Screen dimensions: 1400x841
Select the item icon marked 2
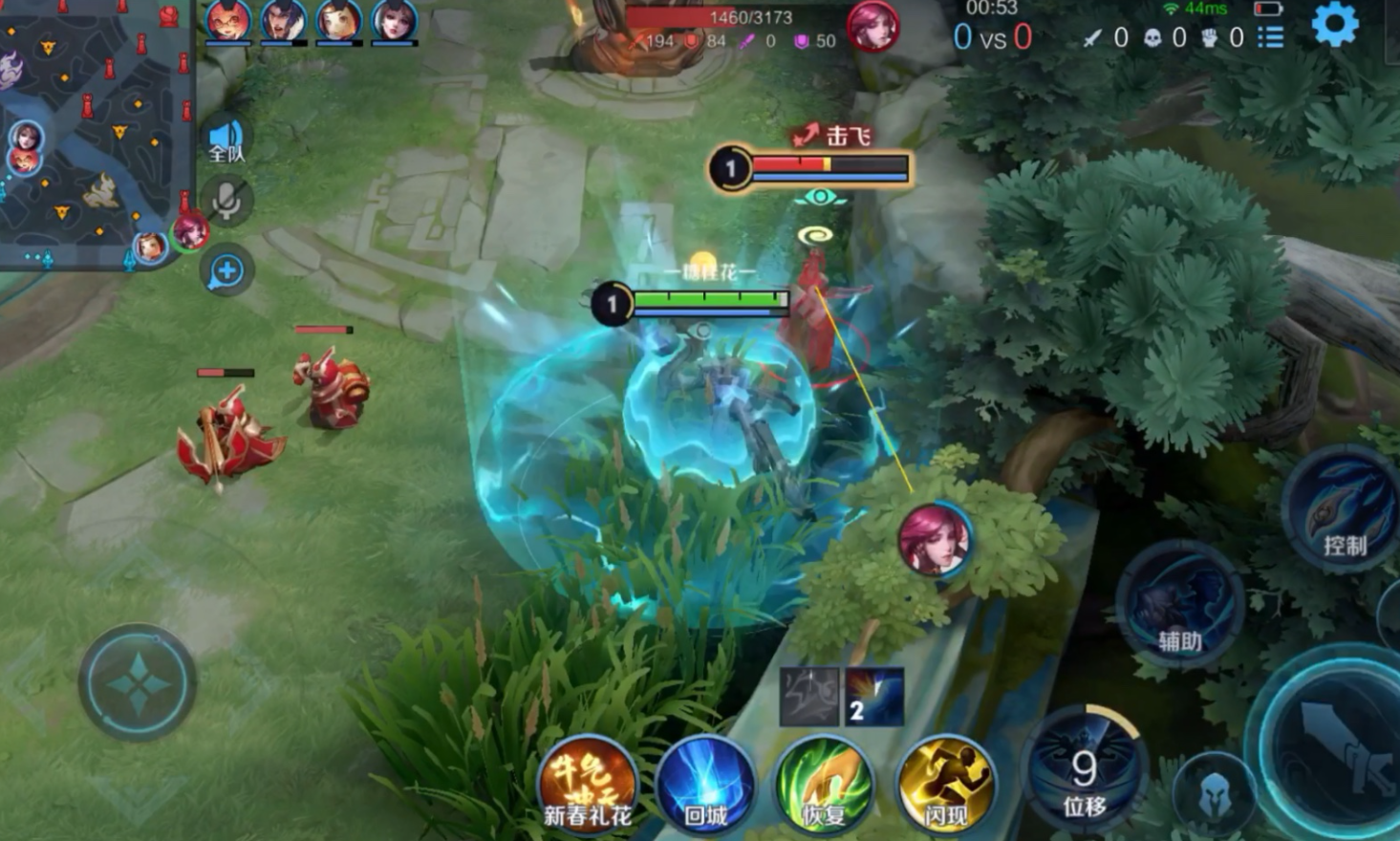click(873, 697)
